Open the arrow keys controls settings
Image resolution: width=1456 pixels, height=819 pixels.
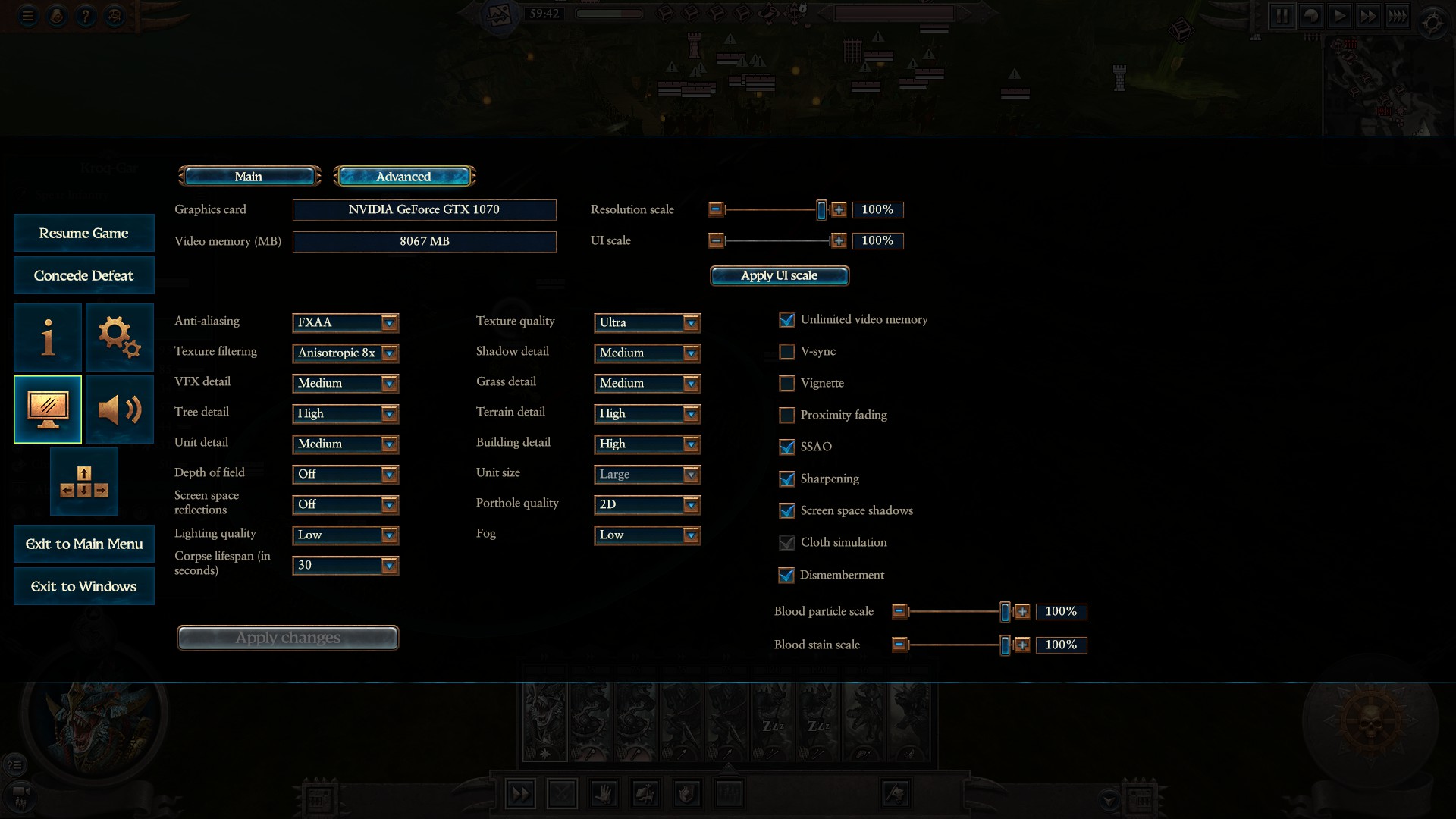click(x=83, y=482)
